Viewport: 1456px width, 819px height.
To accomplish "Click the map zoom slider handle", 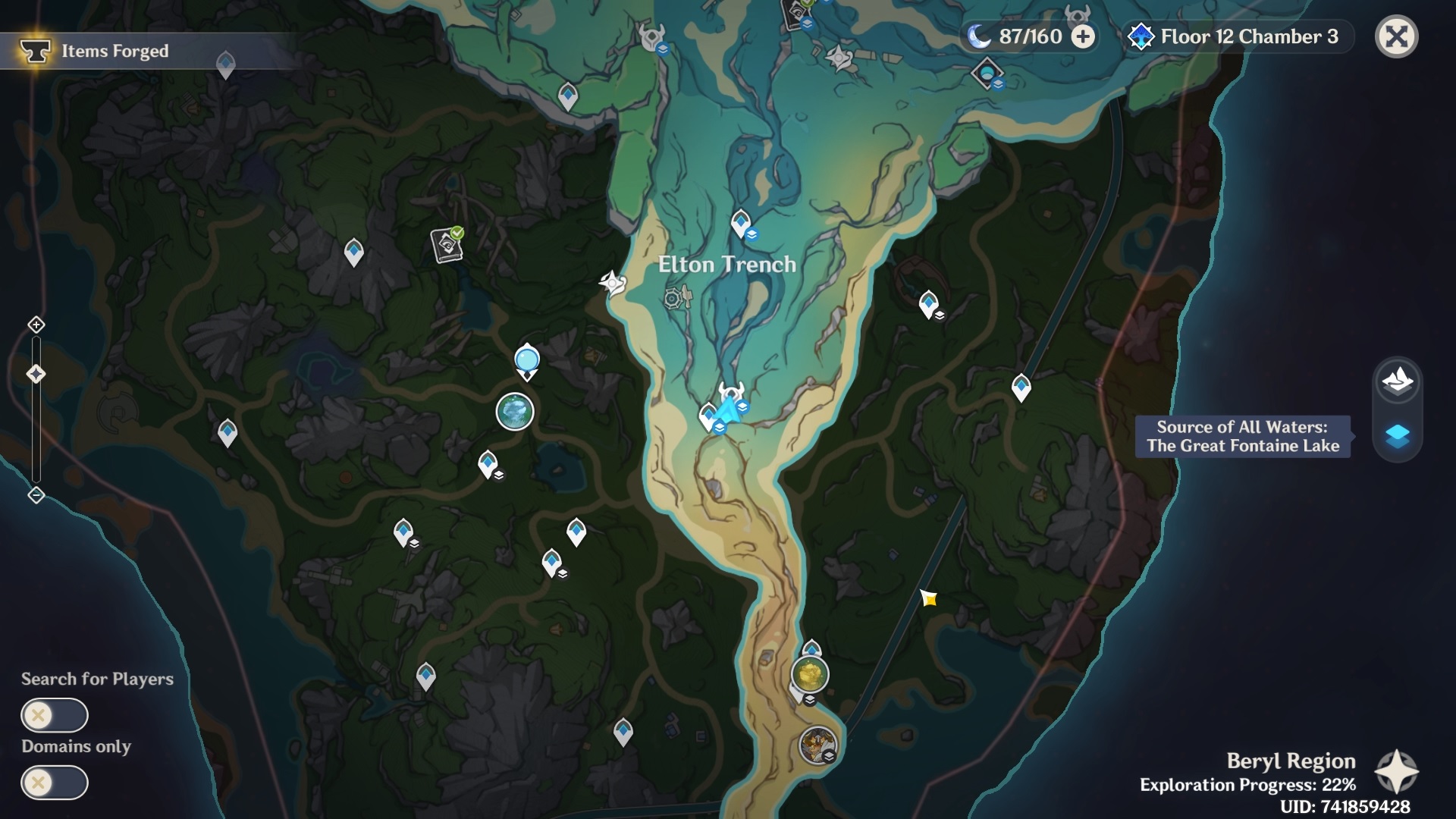I will pyautogui.click(x=36, y=374).
